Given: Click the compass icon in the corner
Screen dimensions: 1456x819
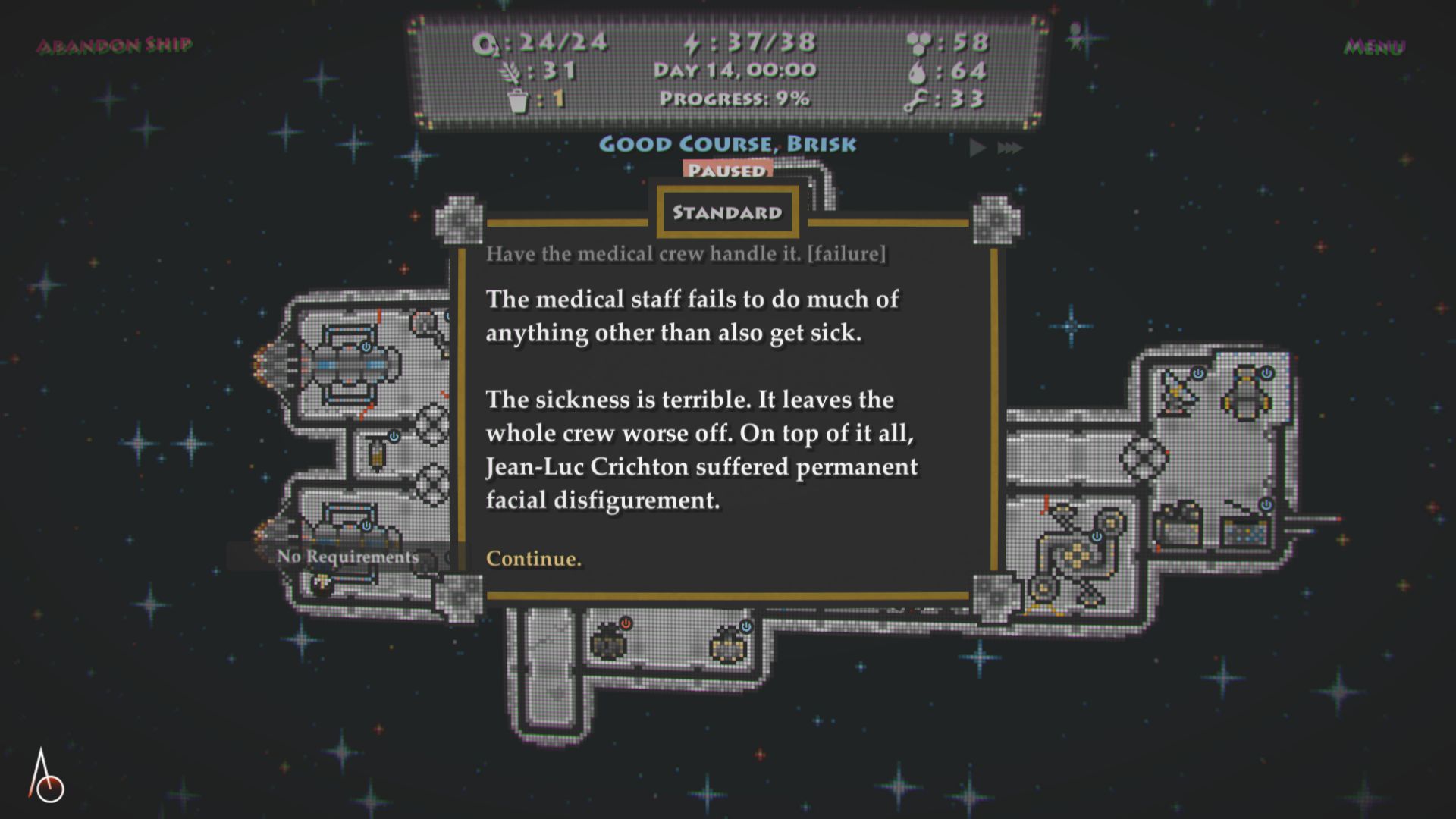Looking at the screenshot, I should [x=45, y=777].
